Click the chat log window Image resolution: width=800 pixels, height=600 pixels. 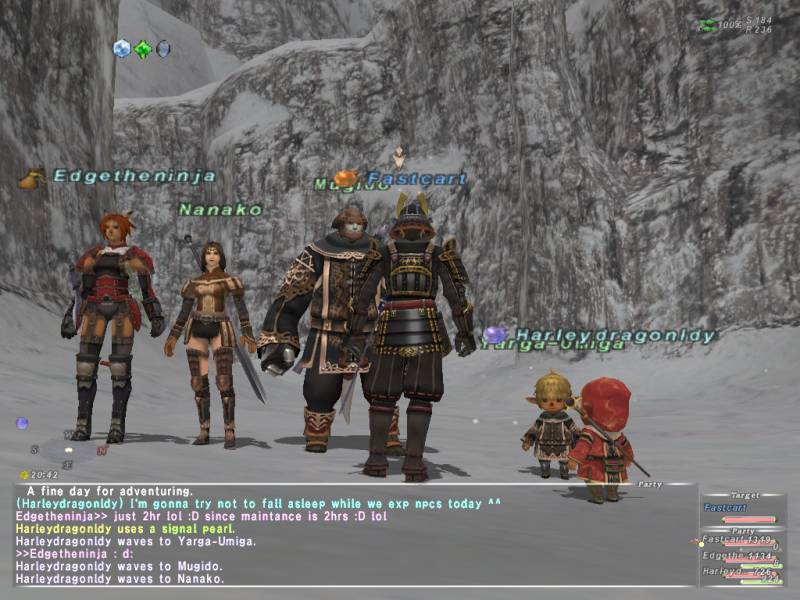[x=350, y=534]
